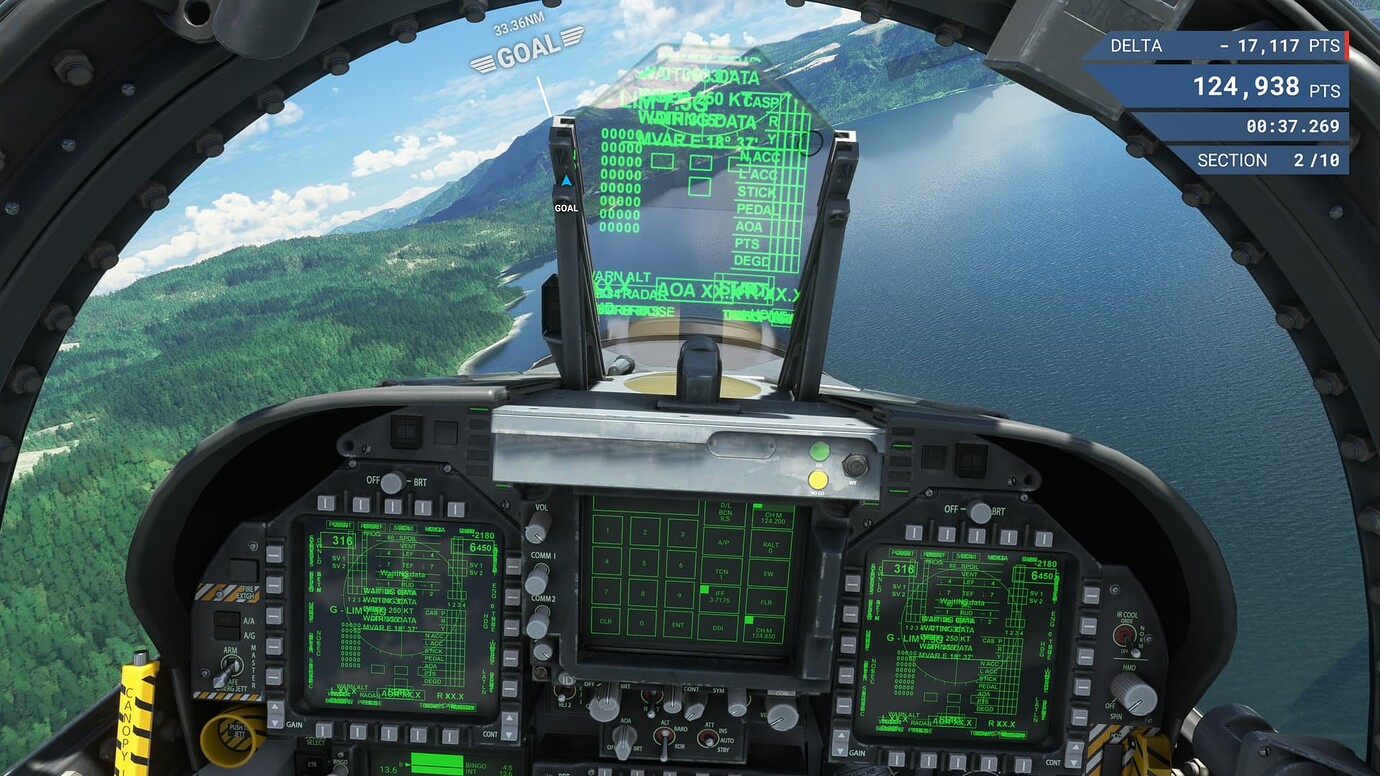Select A/A master mode button
The height and width of the screenshot is (776, 1380).
tap(226, 618)
